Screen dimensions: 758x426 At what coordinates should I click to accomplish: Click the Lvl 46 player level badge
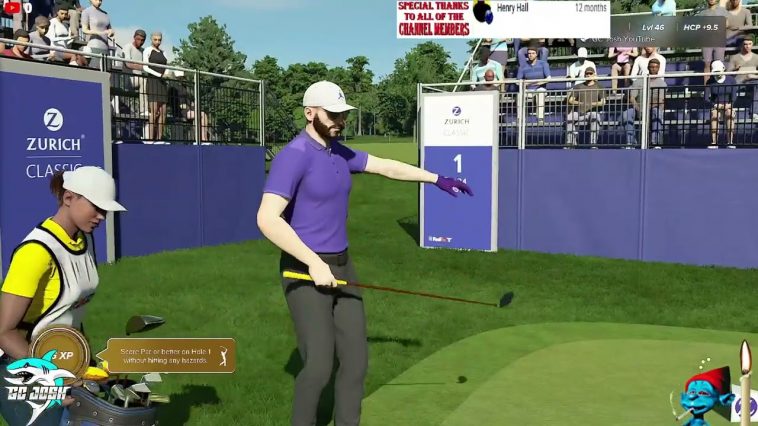point(652,27)
